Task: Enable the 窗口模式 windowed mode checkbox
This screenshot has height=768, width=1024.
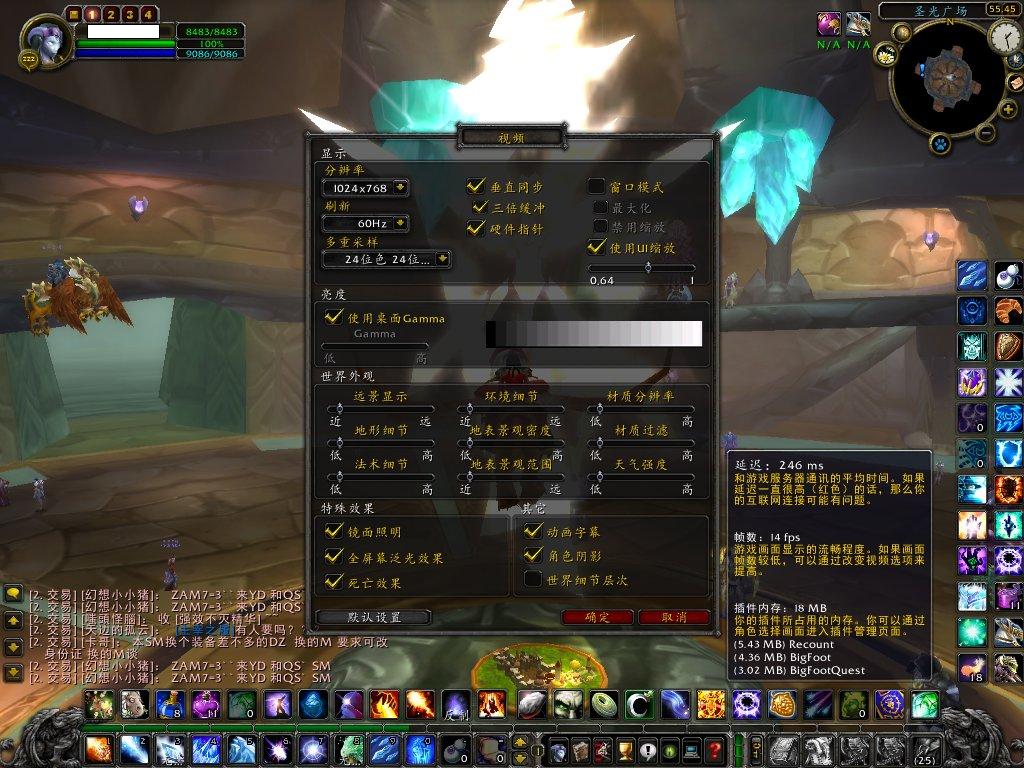Action: pyautogui.click(x=596, y=186)
